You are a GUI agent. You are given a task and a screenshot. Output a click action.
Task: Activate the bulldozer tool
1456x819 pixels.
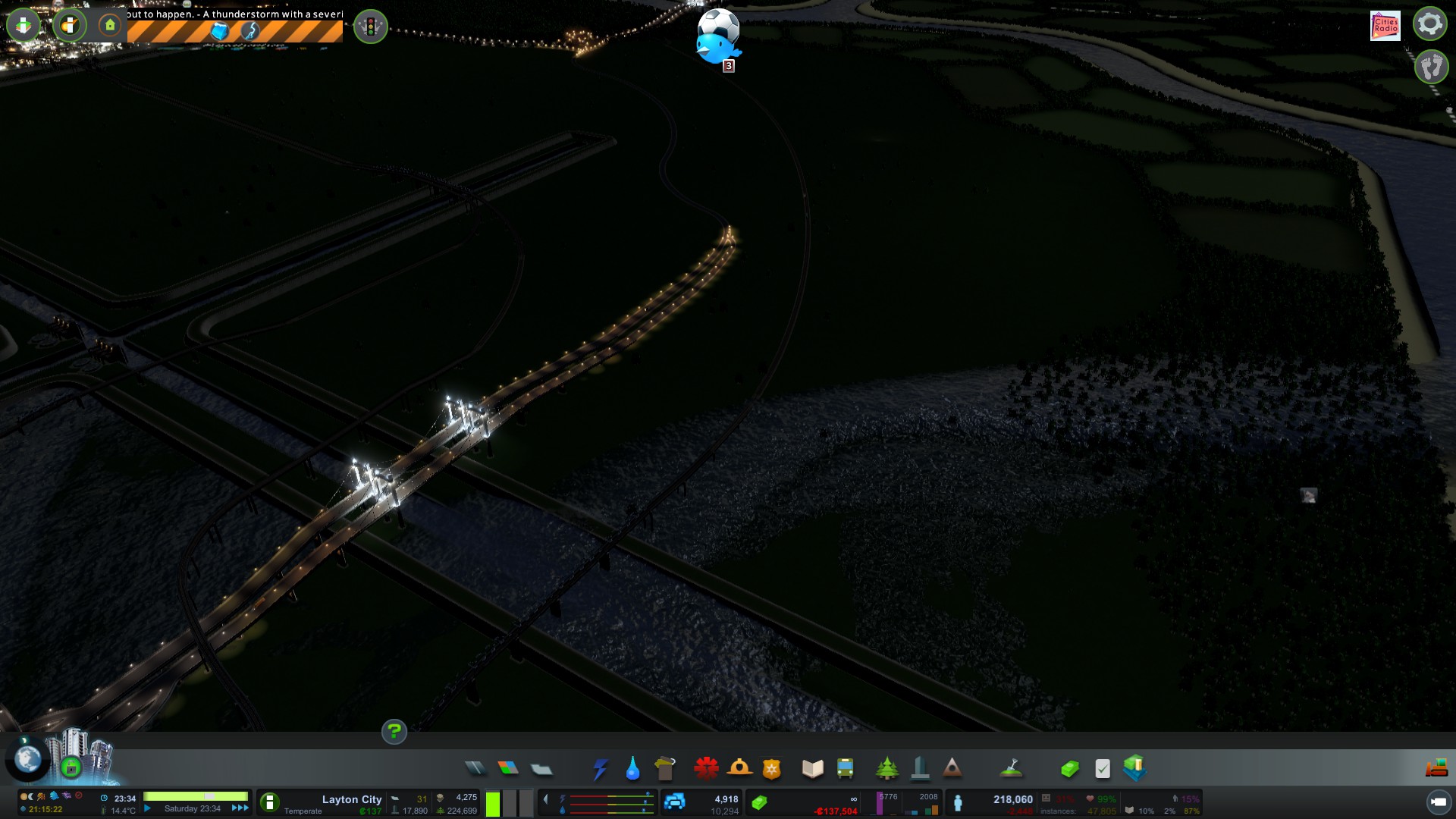pos(1436,768)
